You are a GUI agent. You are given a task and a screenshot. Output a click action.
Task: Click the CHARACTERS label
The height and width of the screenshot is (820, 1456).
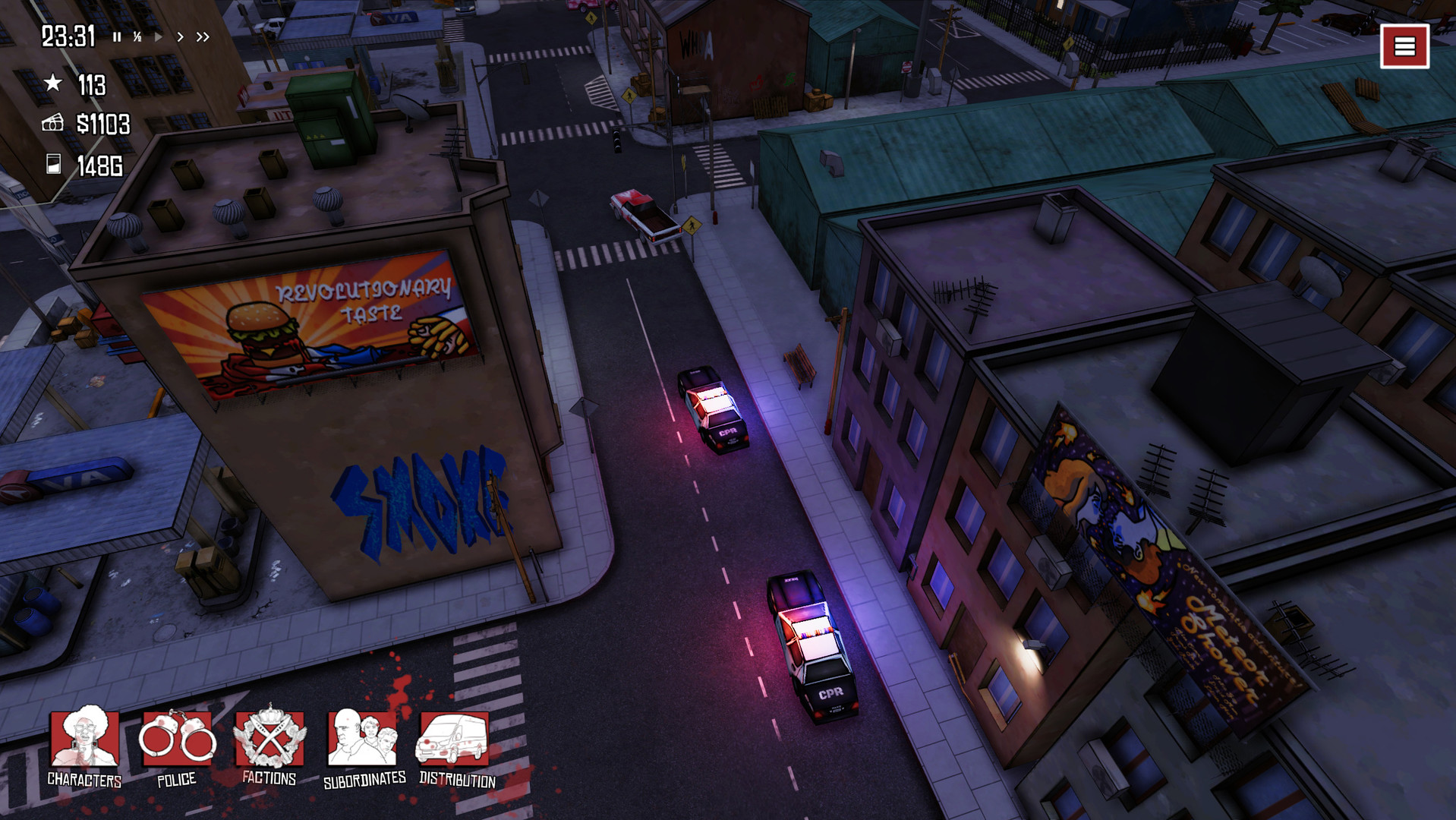84,779
